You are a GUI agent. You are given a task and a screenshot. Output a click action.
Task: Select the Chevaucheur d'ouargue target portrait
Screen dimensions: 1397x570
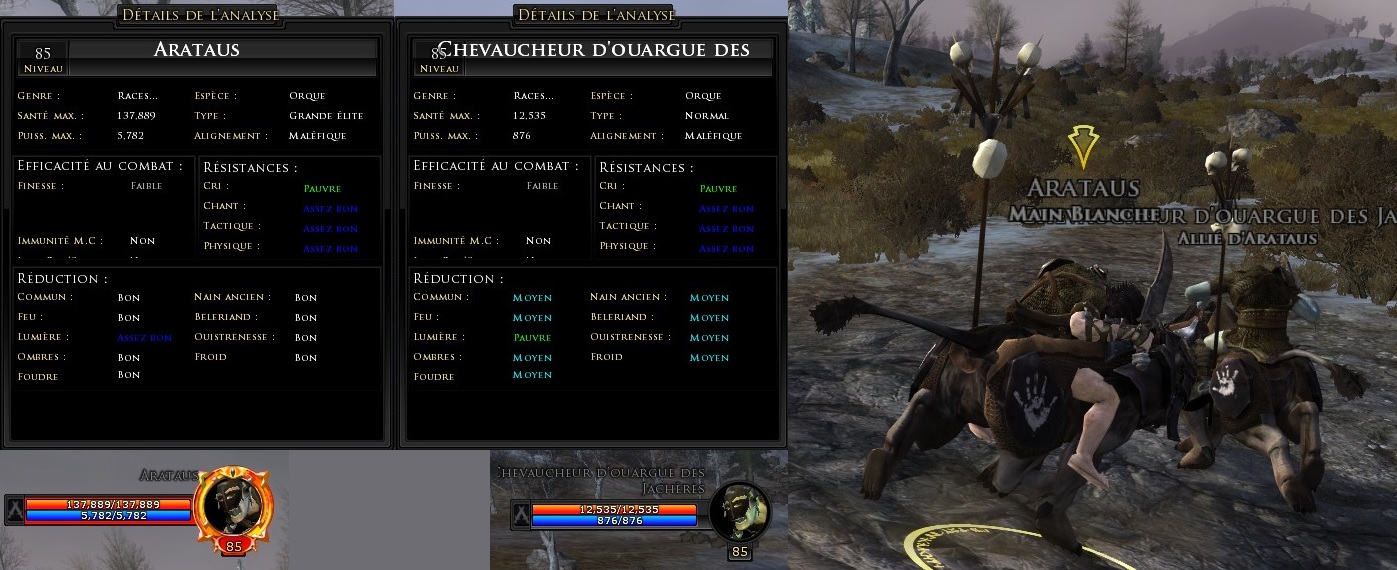click(x=740, y=510)
